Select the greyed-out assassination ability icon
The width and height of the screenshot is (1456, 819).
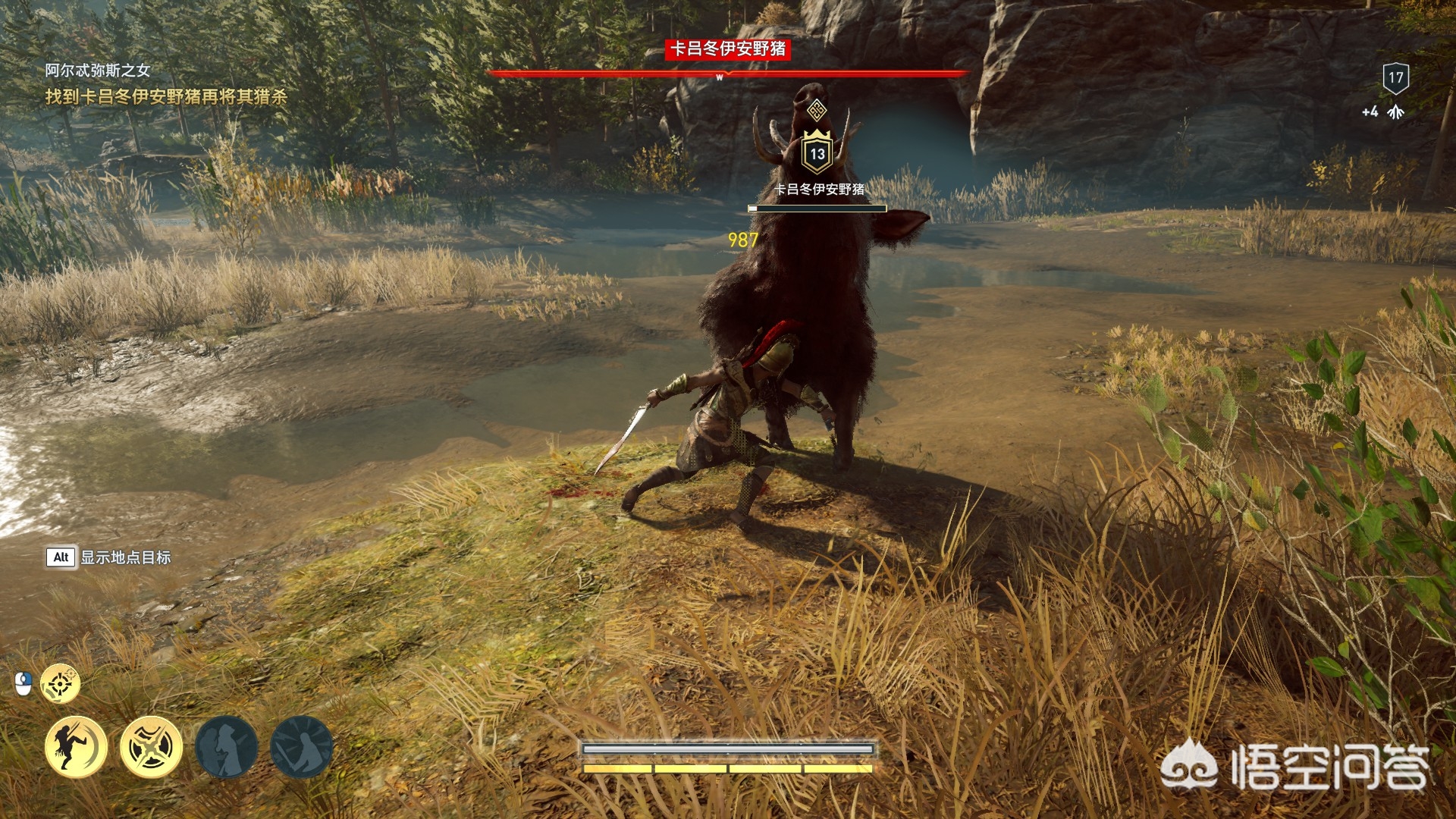click(x=226, y=747)
